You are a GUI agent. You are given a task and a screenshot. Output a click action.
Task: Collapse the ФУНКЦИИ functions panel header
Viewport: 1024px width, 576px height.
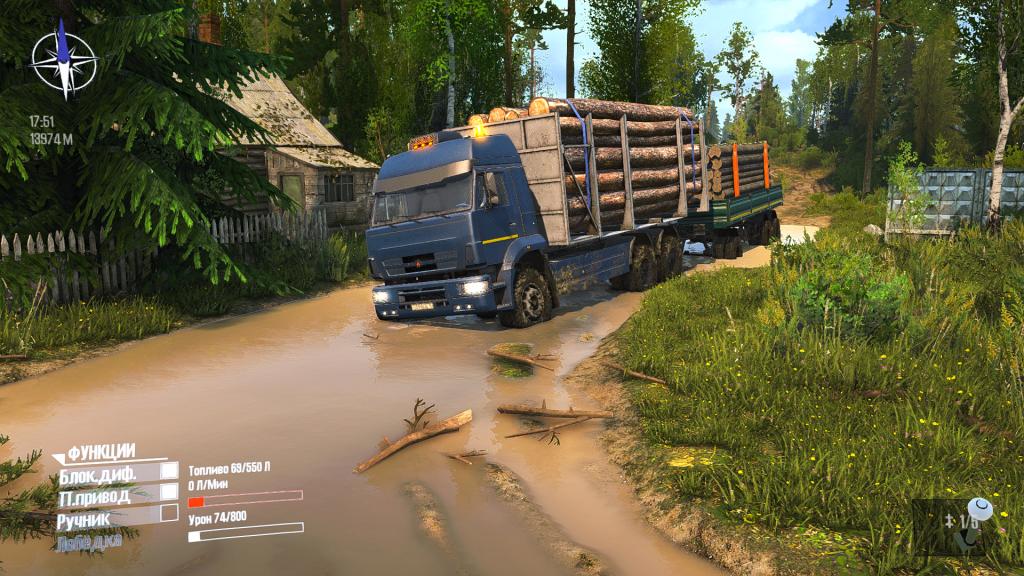click(100, 451)
